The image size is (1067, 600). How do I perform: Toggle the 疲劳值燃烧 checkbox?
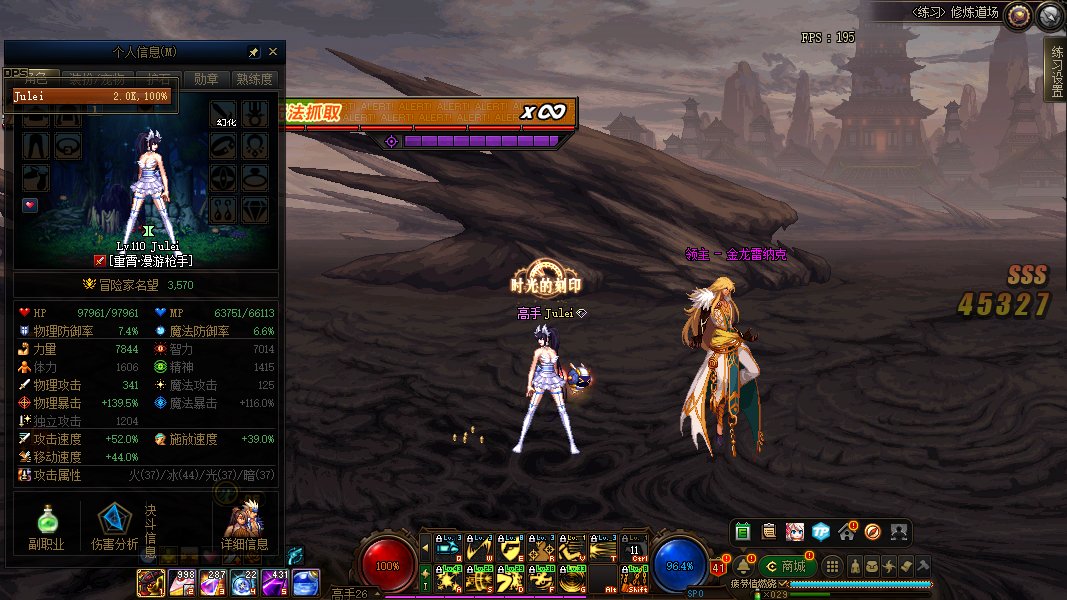click(784, 584)
